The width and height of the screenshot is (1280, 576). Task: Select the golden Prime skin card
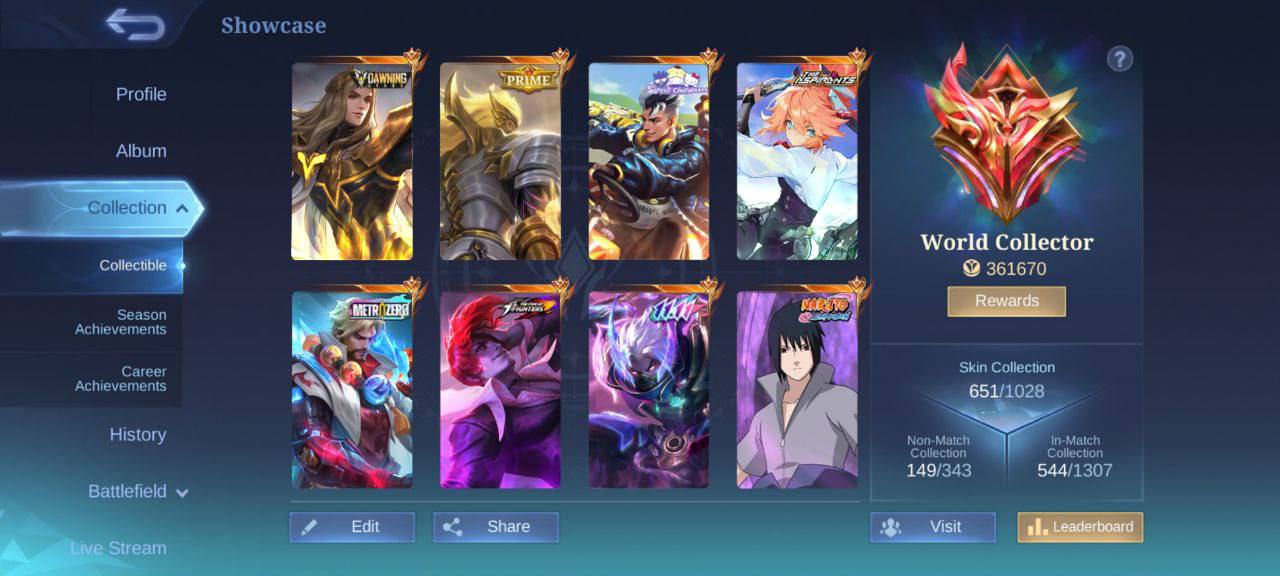point(500,162)
